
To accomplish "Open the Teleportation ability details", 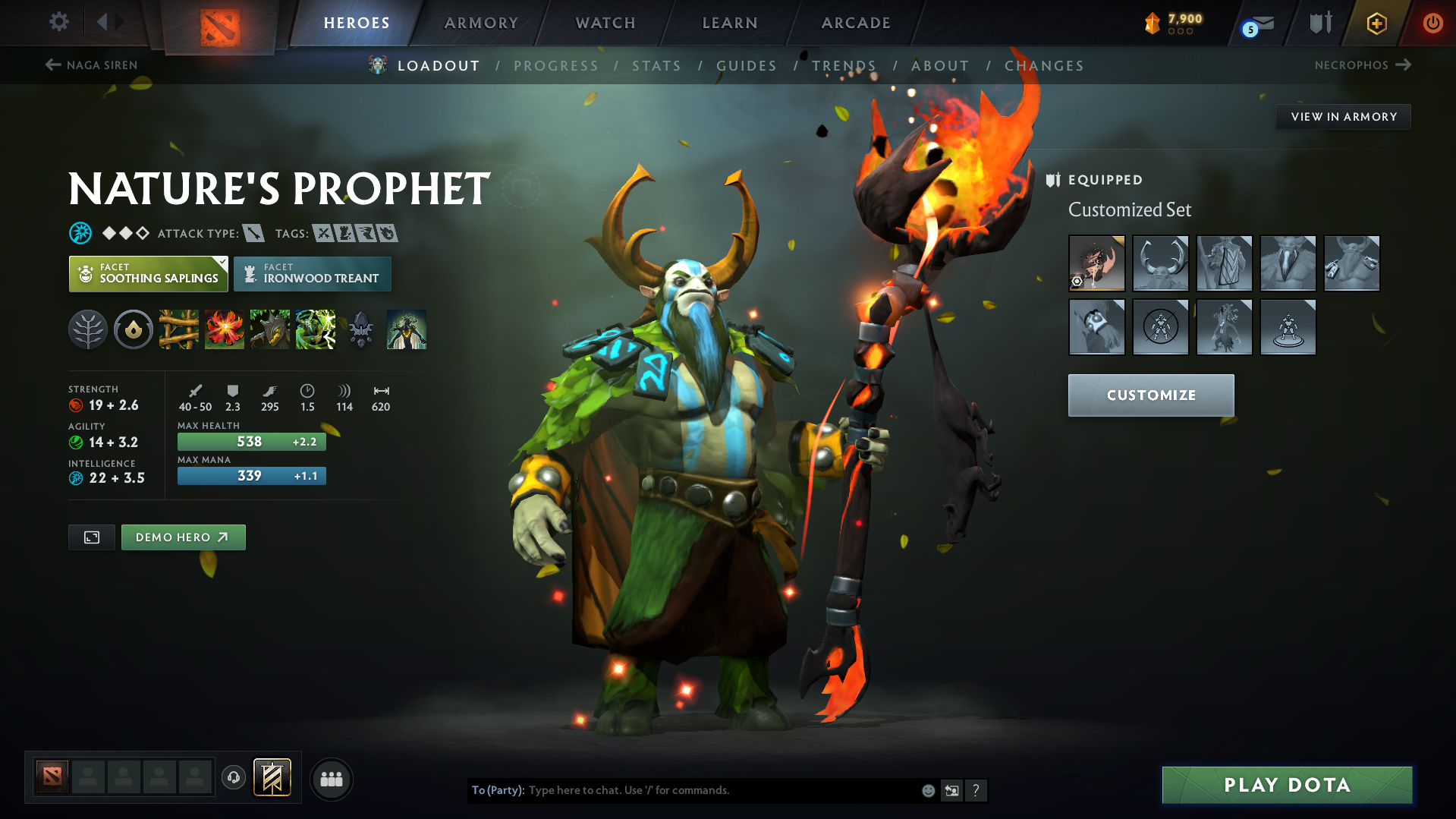I will pyautogui.click(x=224, y=329).
